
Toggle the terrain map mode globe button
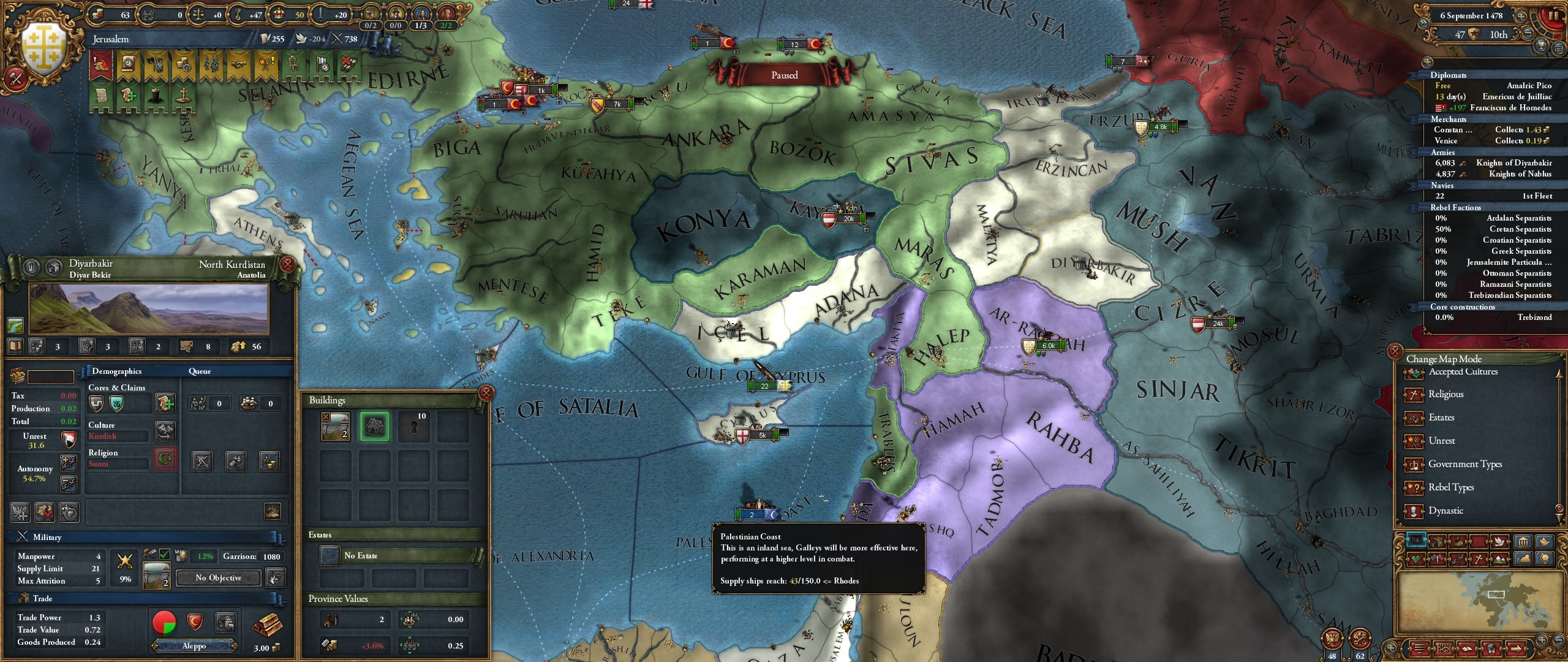pyautogui.click(x=1545, y=559)
